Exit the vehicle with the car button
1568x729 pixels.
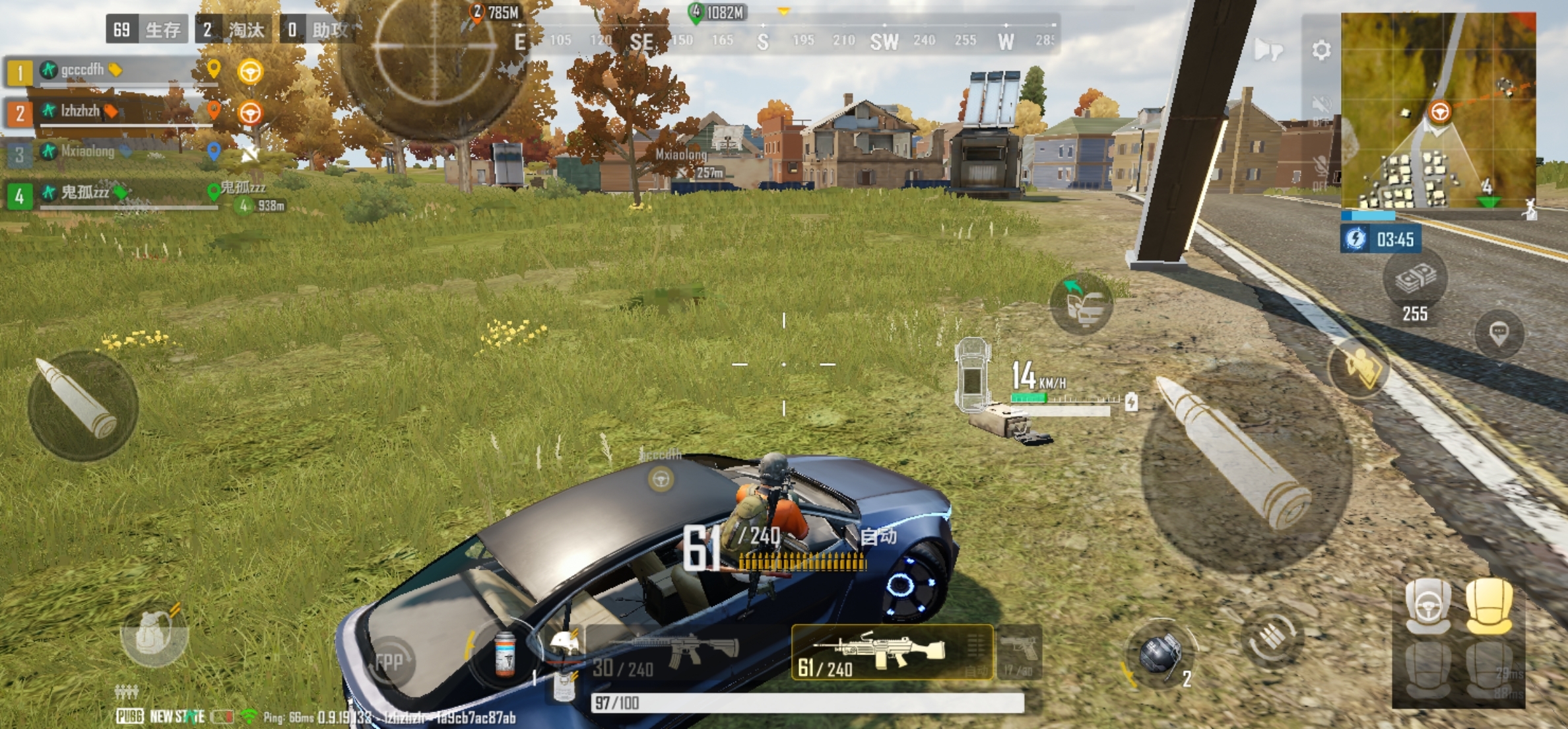coord(1082,304)
